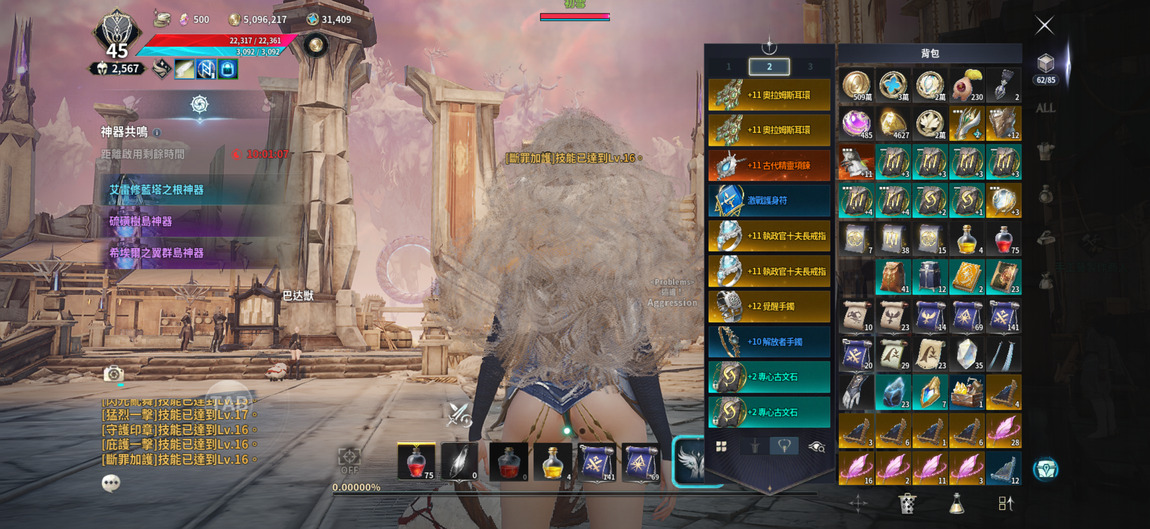Select the 硫磺樹島神器 artifact entry
This screenshot has height=529, width=1150.
[x=141, y=221]
